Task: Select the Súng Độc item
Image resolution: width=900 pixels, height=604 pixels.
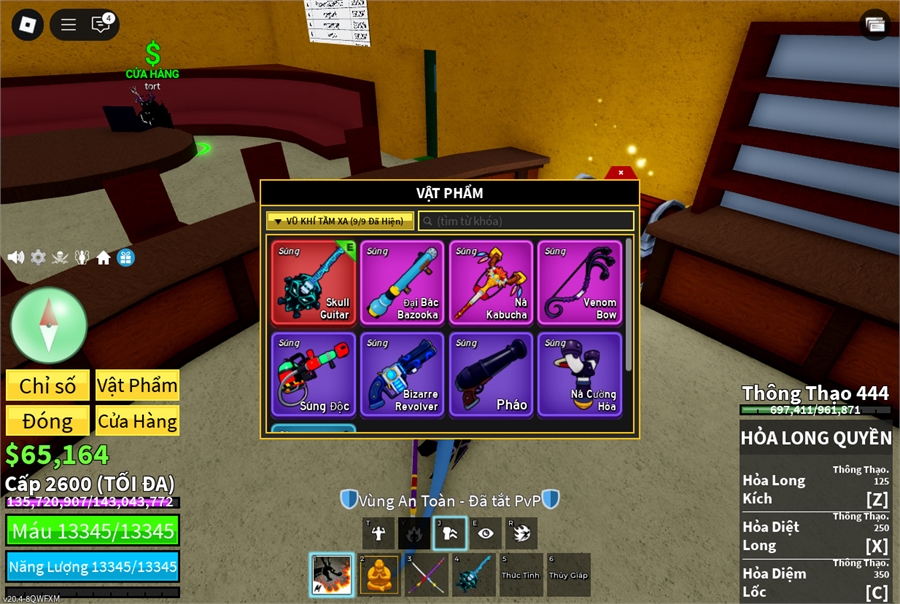Action: coord(313,374)
